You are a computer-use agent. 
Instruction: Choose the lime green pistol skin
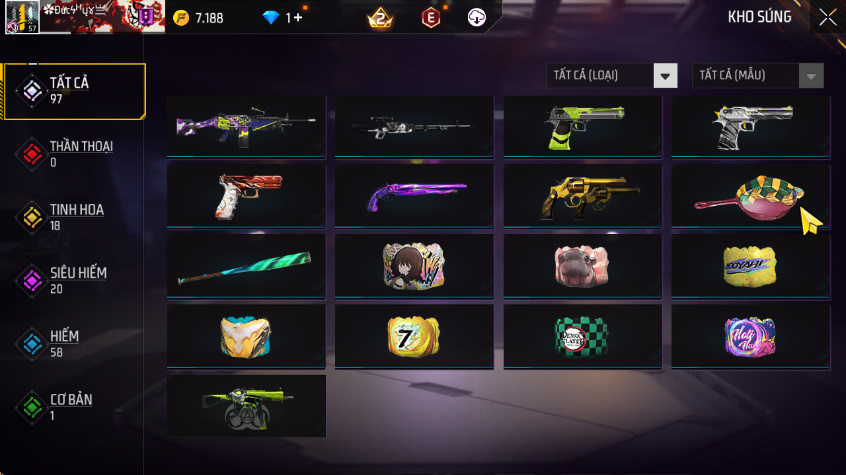coord(582,126)
